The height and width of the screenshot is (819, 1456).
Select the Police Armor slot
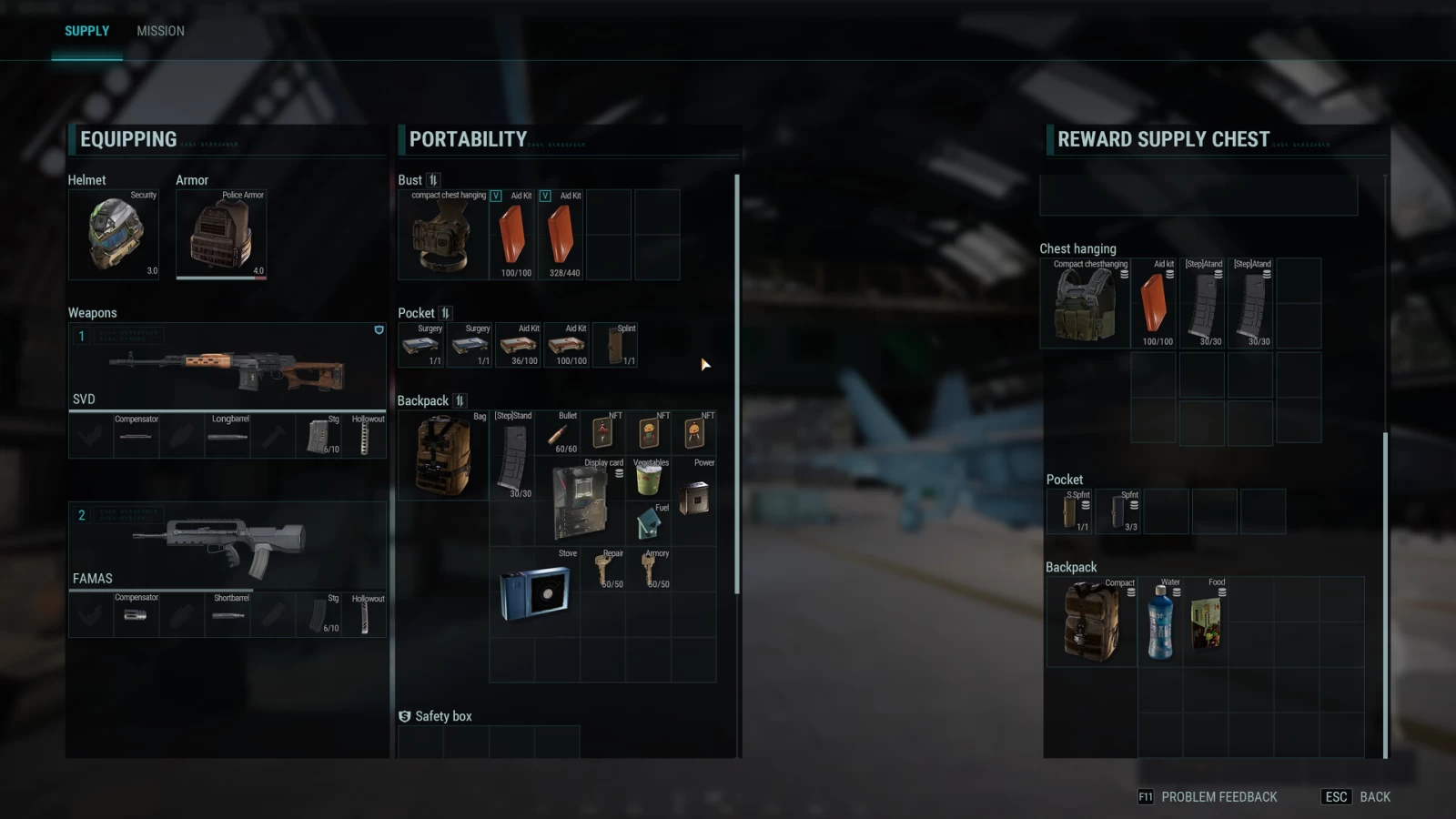click(x=221, y=234)
